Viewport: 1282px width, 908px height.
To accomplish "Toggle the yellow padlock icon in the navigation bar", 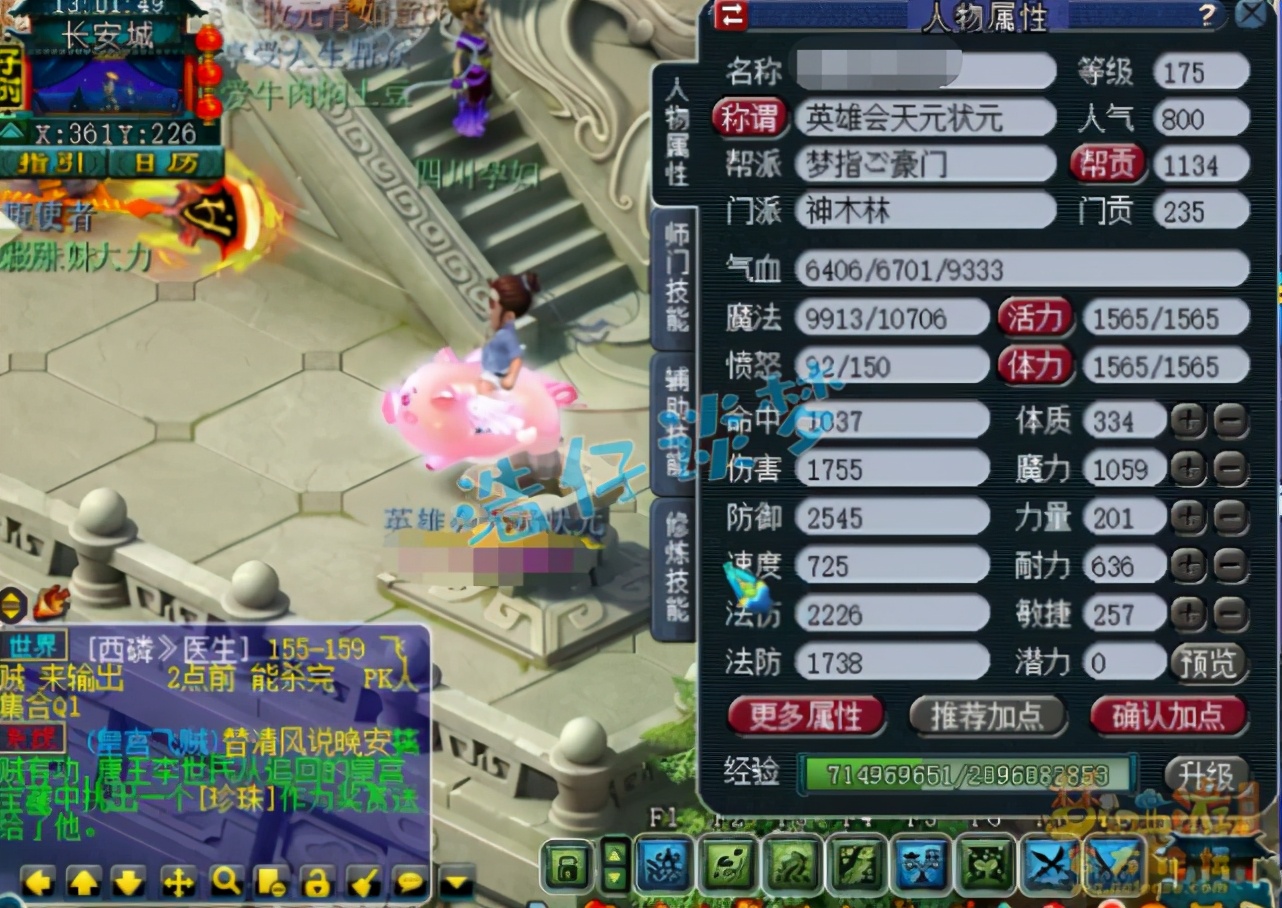I will [x=315, y=881].
